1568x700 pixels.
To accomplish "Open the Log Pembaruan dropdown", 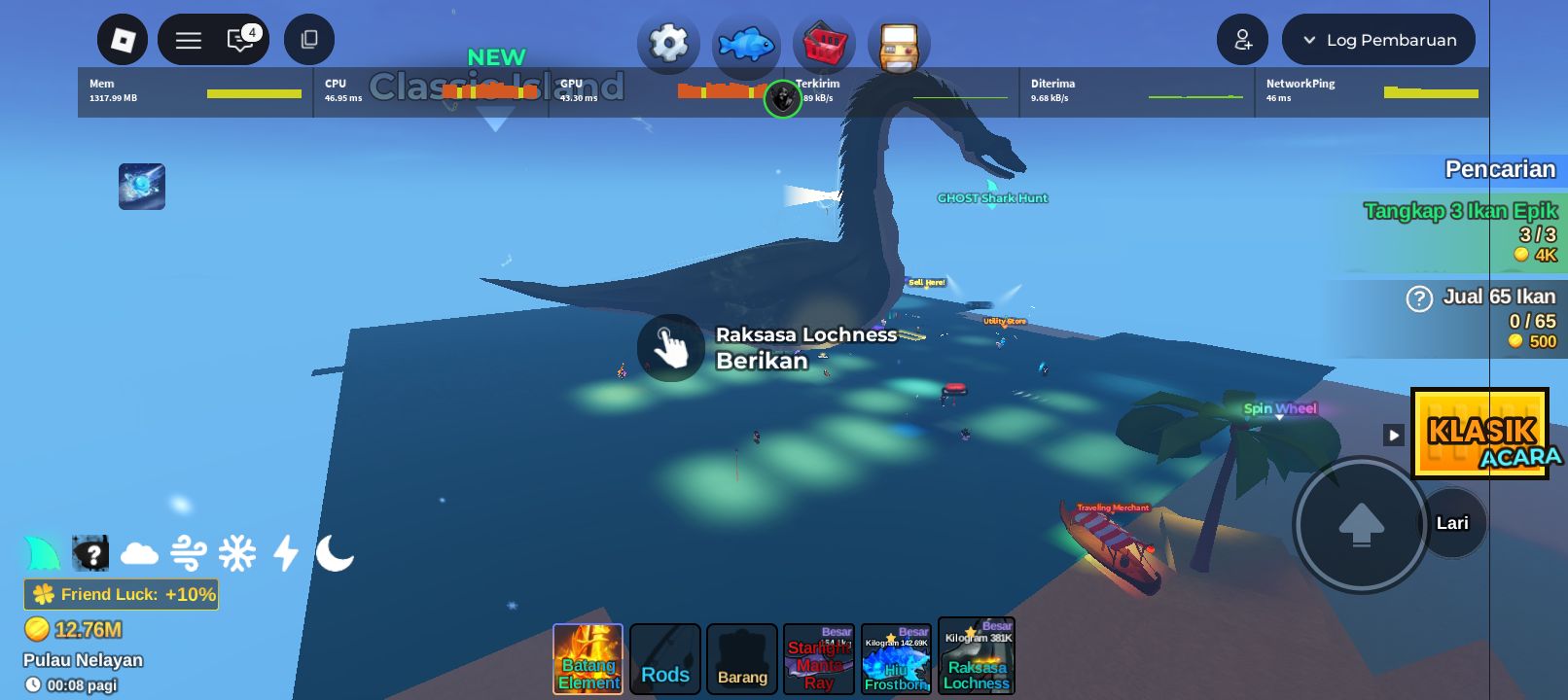I will [1377, 40].
